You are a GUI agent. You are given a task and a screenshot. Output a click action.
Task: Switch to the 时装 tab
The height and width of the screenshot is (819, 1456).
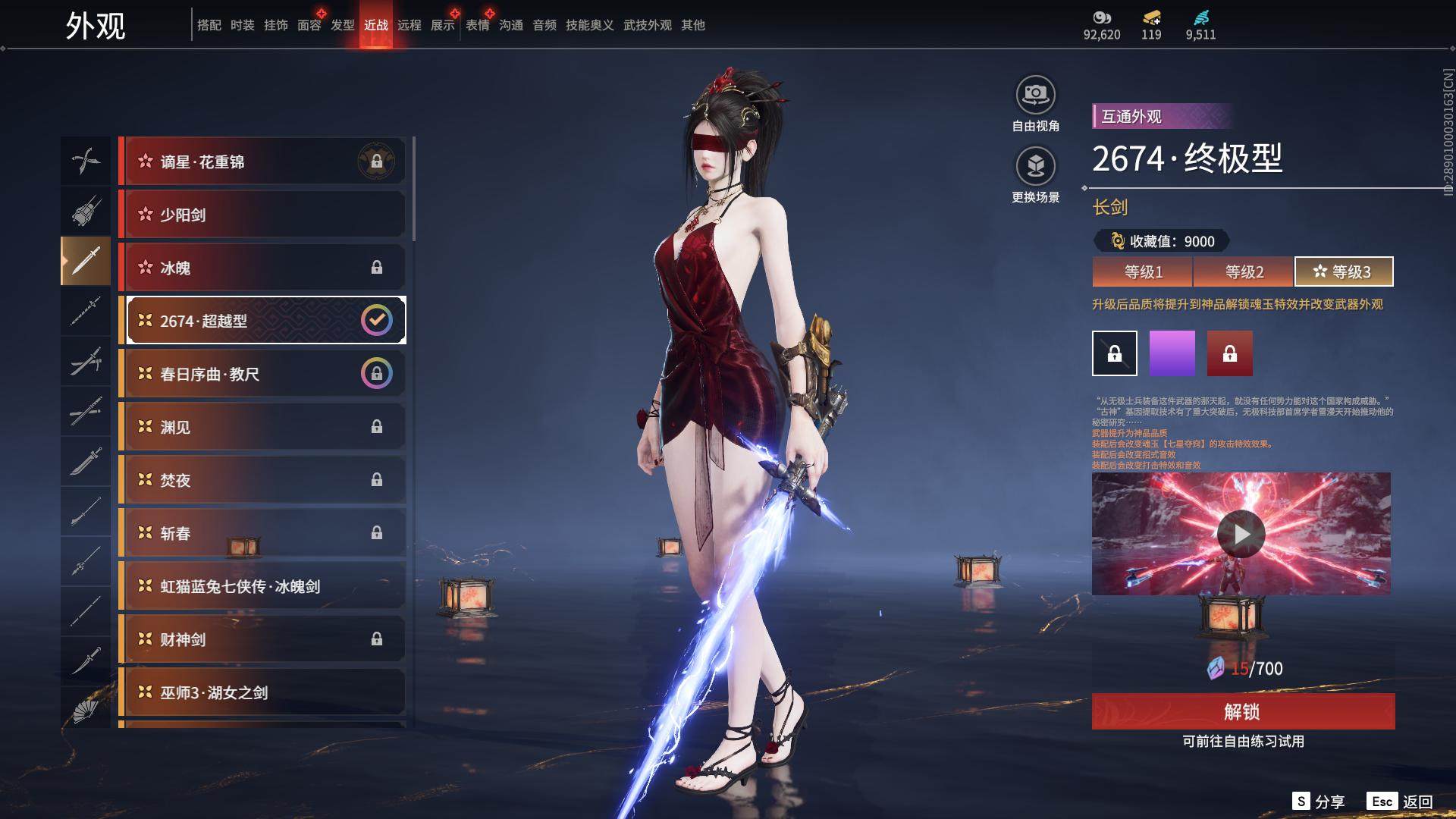click(243, 25)
